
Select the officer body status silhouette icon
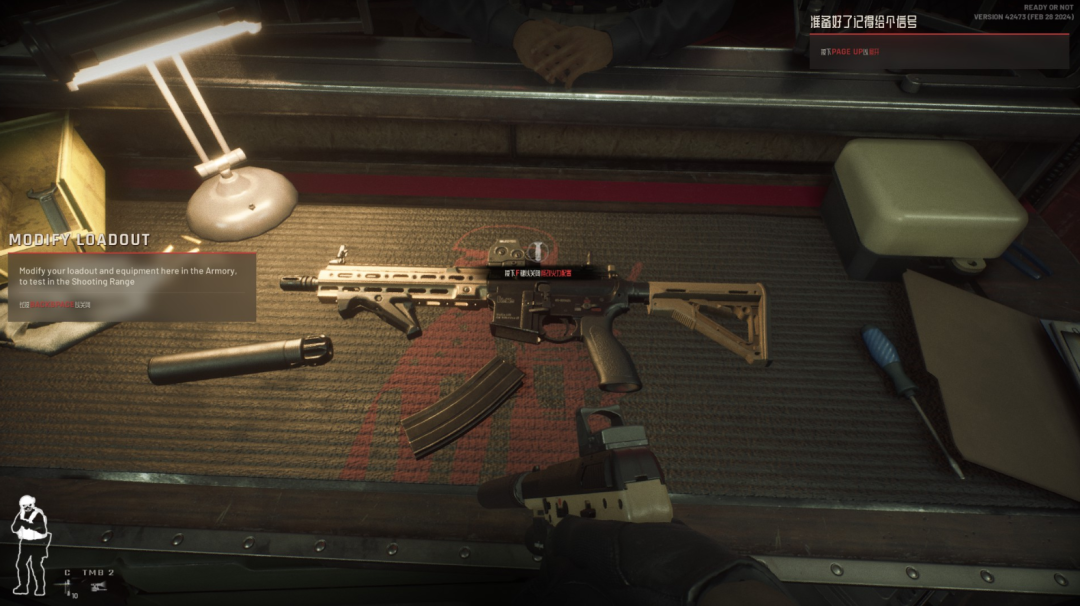pos(29,543)
